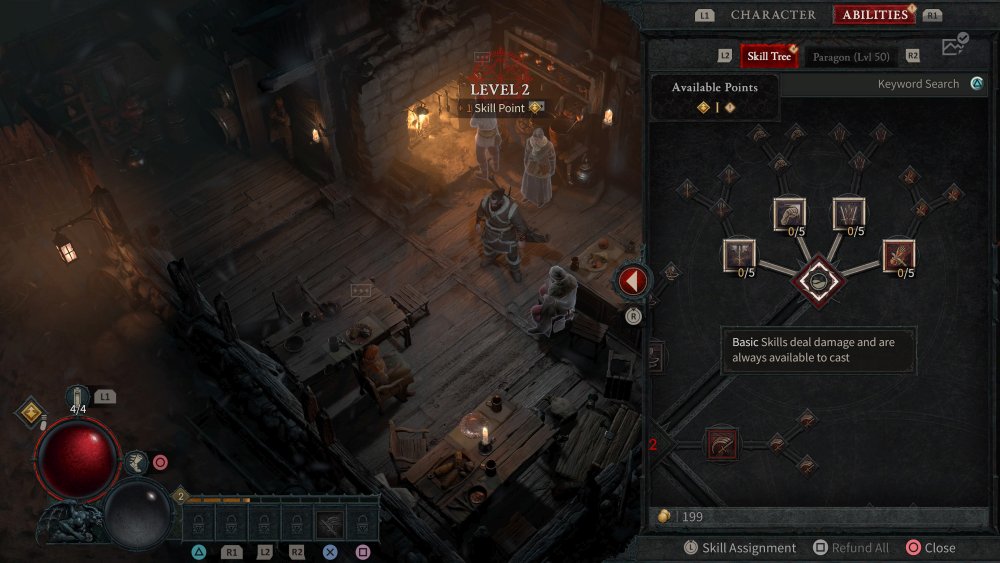
Task: Open the Abilities tab
Action: (x=875, y=15)
